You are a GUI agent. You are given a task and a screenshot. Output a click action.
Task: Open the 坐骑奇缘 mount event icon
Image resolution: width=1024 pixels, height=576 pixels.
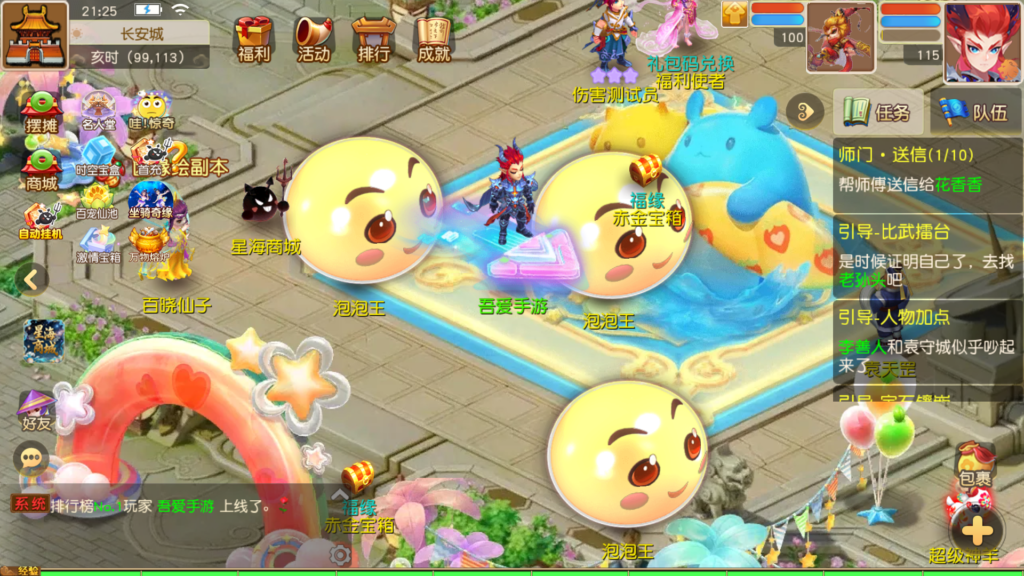click(x=150, y=203)
